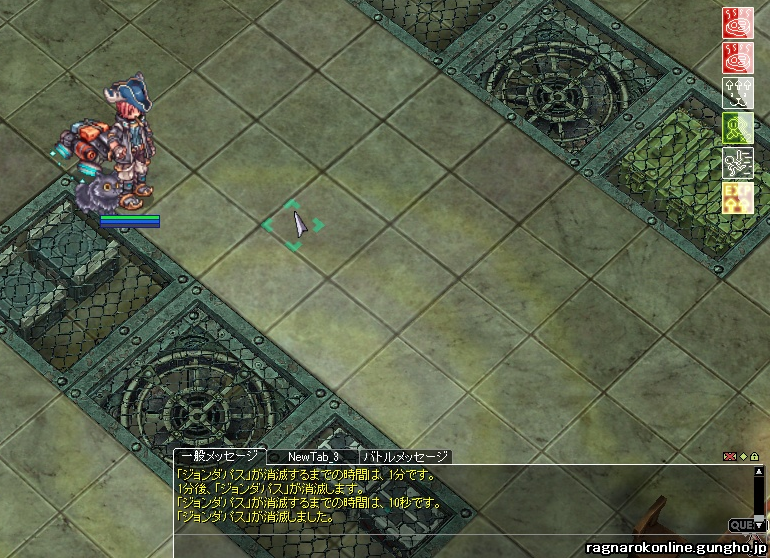Click the running figure speed buff icon

[x=737, y=162]
